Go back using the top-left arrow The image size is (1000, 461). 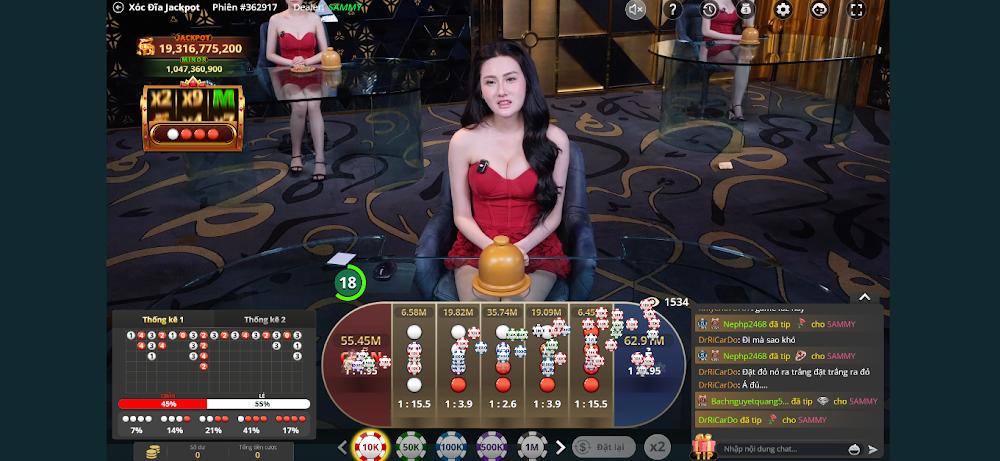point(119,7)
